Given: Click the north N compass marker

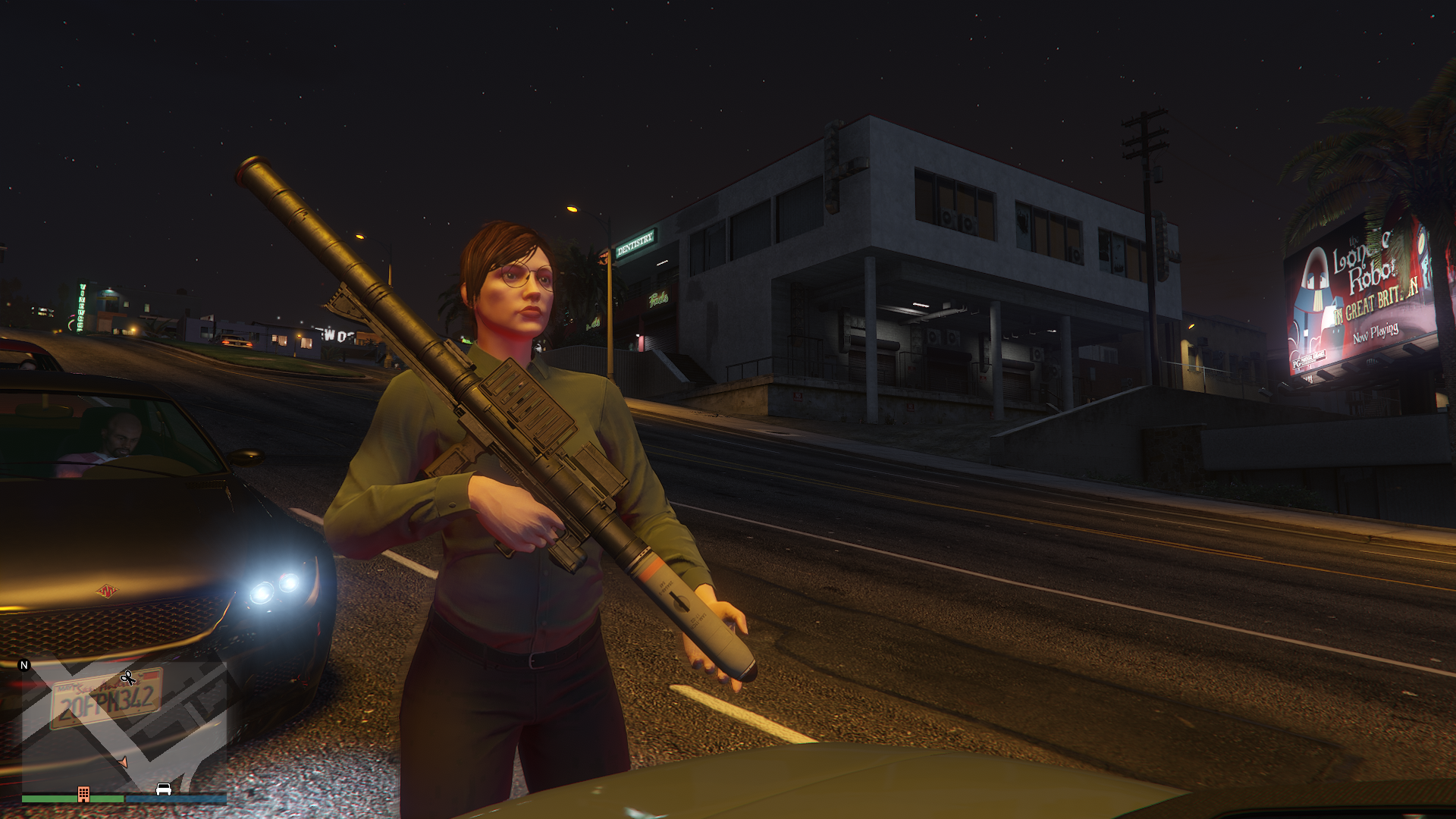Looking at the screenshot, I should pyautogui.click(x=24, y=665).
